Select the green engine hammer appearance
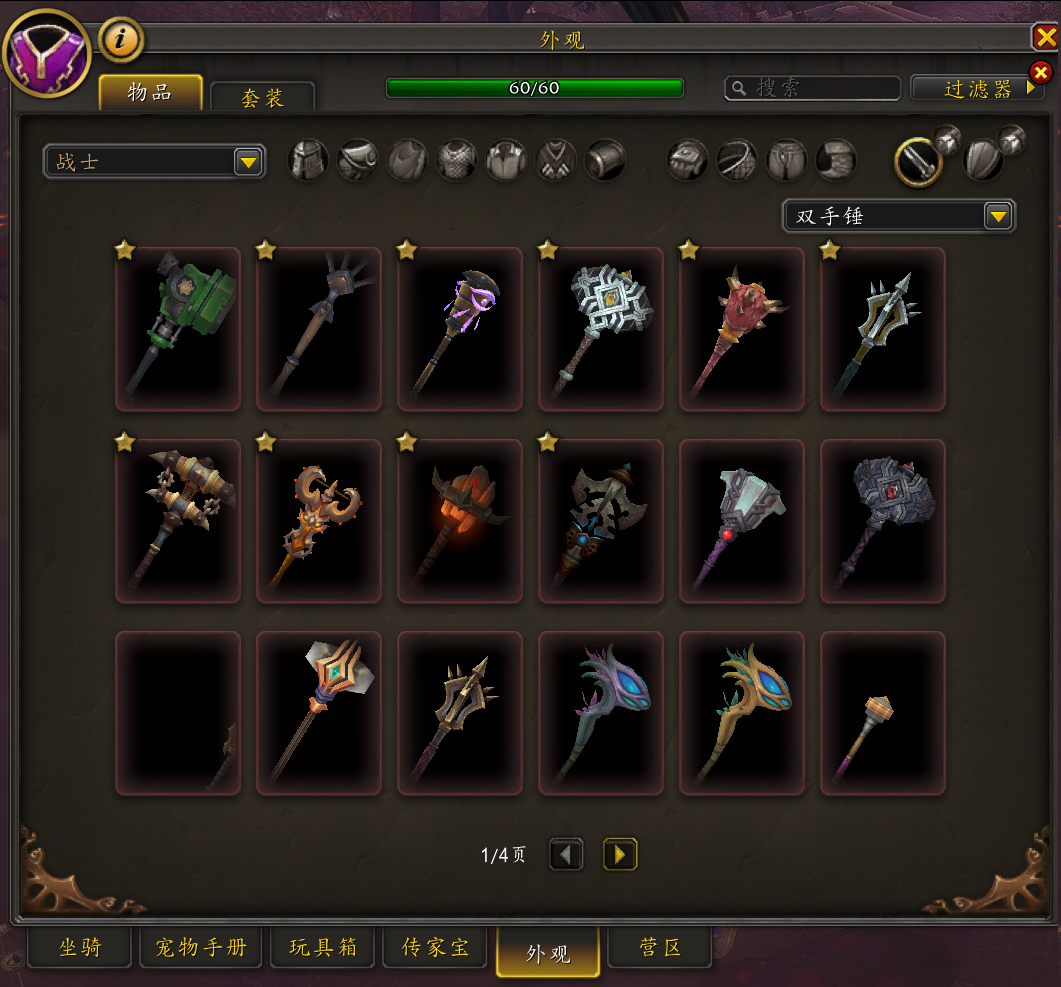The height and width of the screenshot is (987, 1061). point(178,329)
